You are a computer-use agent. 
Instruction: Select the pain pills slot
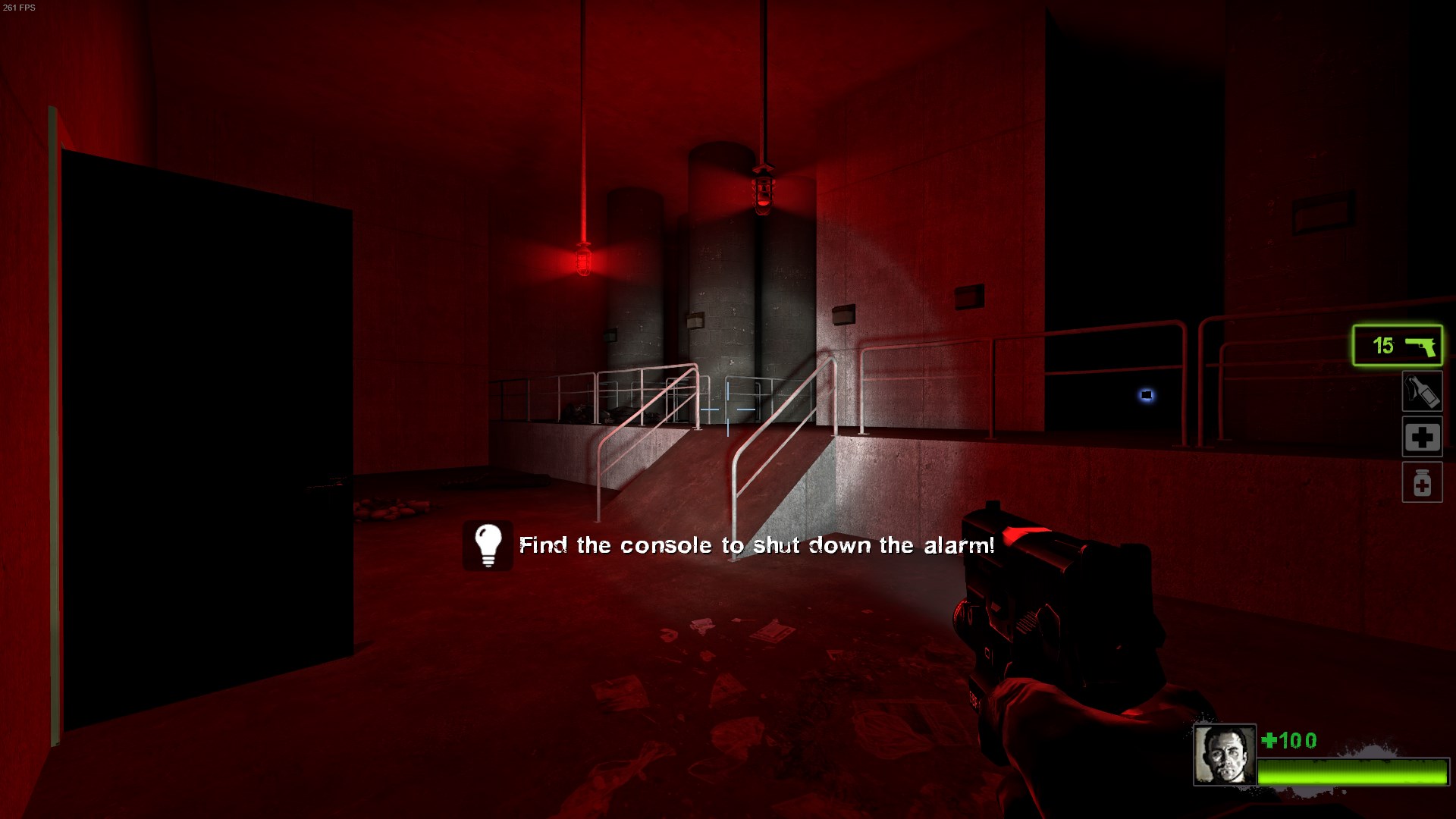pyautogui.click(x=1421, y=482)
